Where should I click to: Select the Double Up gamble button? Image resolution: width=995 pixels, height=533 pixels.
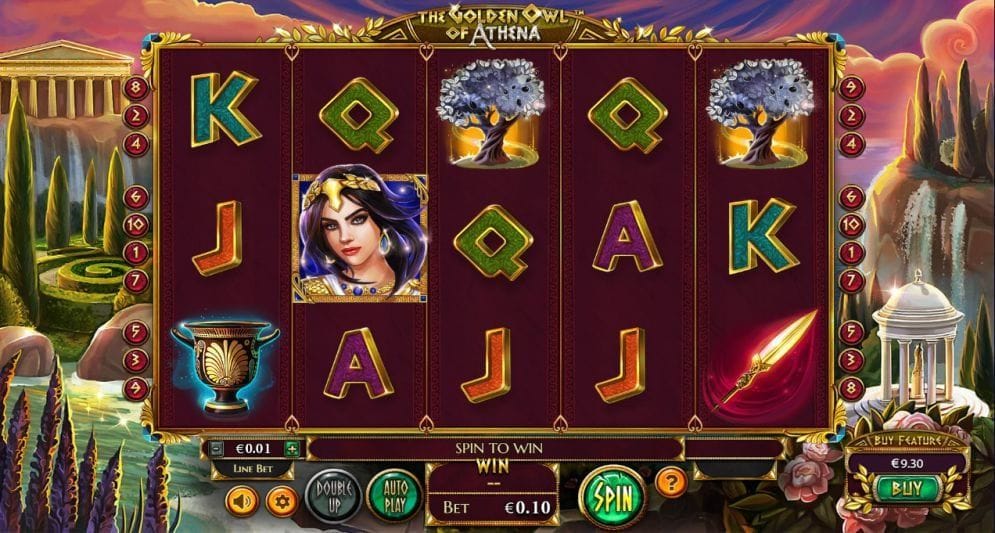(x=333, y=495)
